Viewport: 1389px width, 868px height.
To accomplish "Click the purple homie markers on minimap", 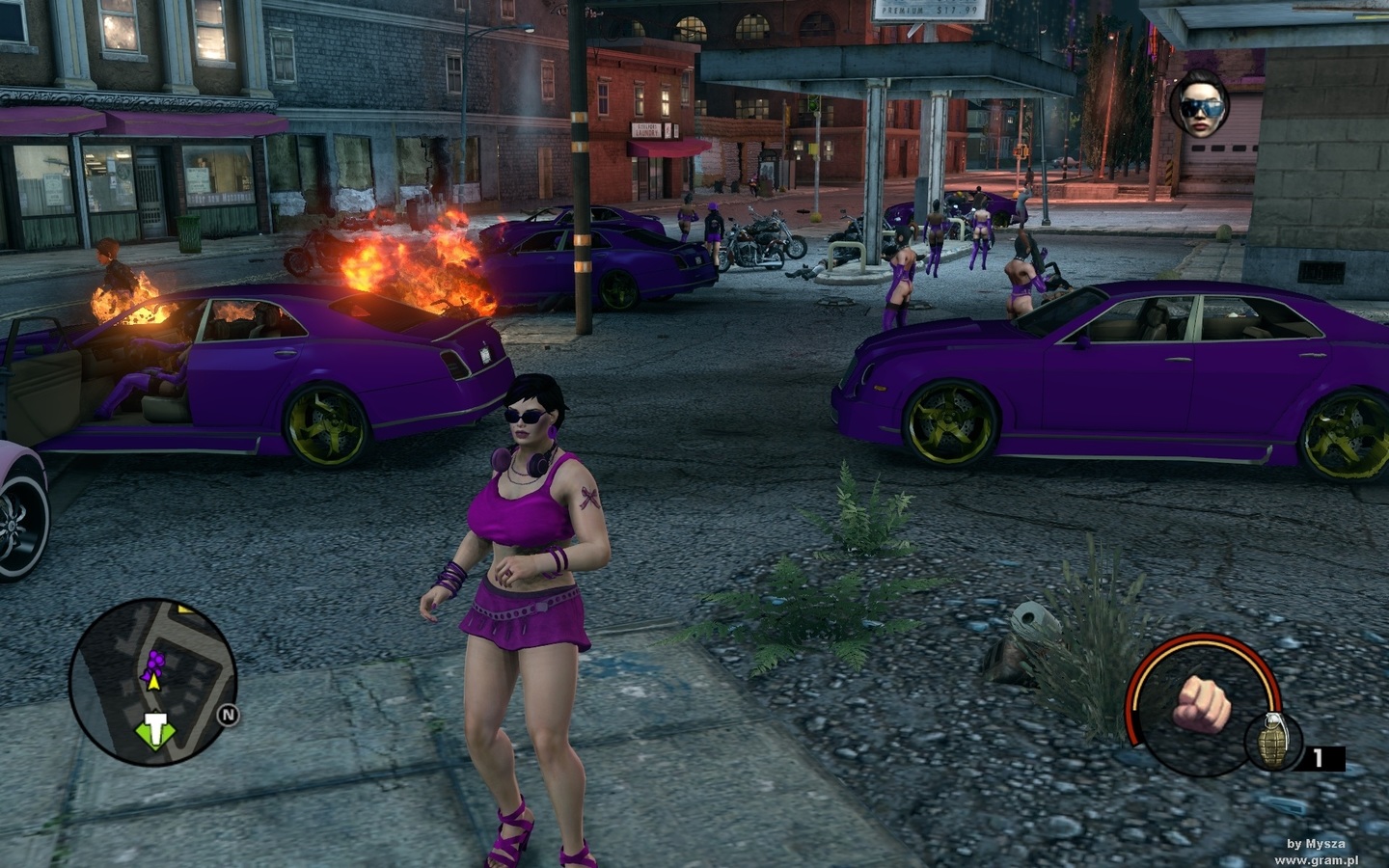I will 152,660.
